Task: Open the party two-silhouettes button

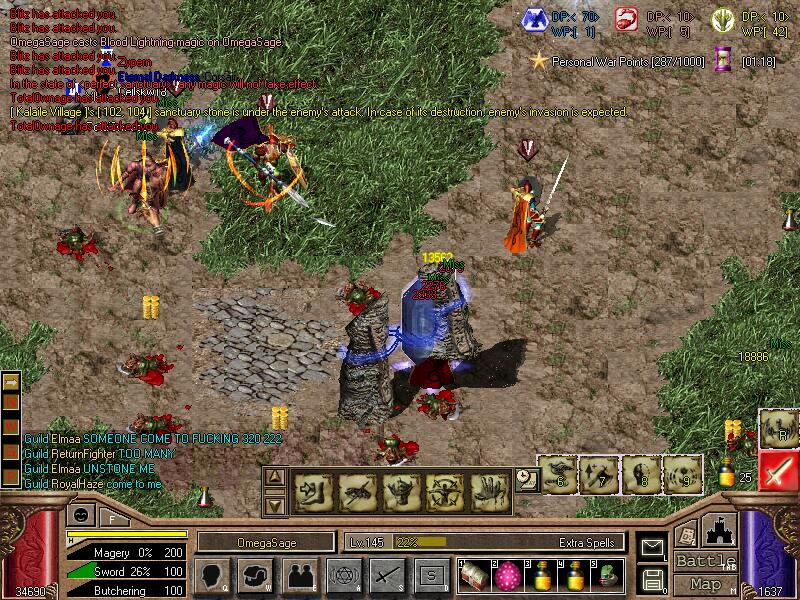Action: pyautogui.click(x=299, y=575)
